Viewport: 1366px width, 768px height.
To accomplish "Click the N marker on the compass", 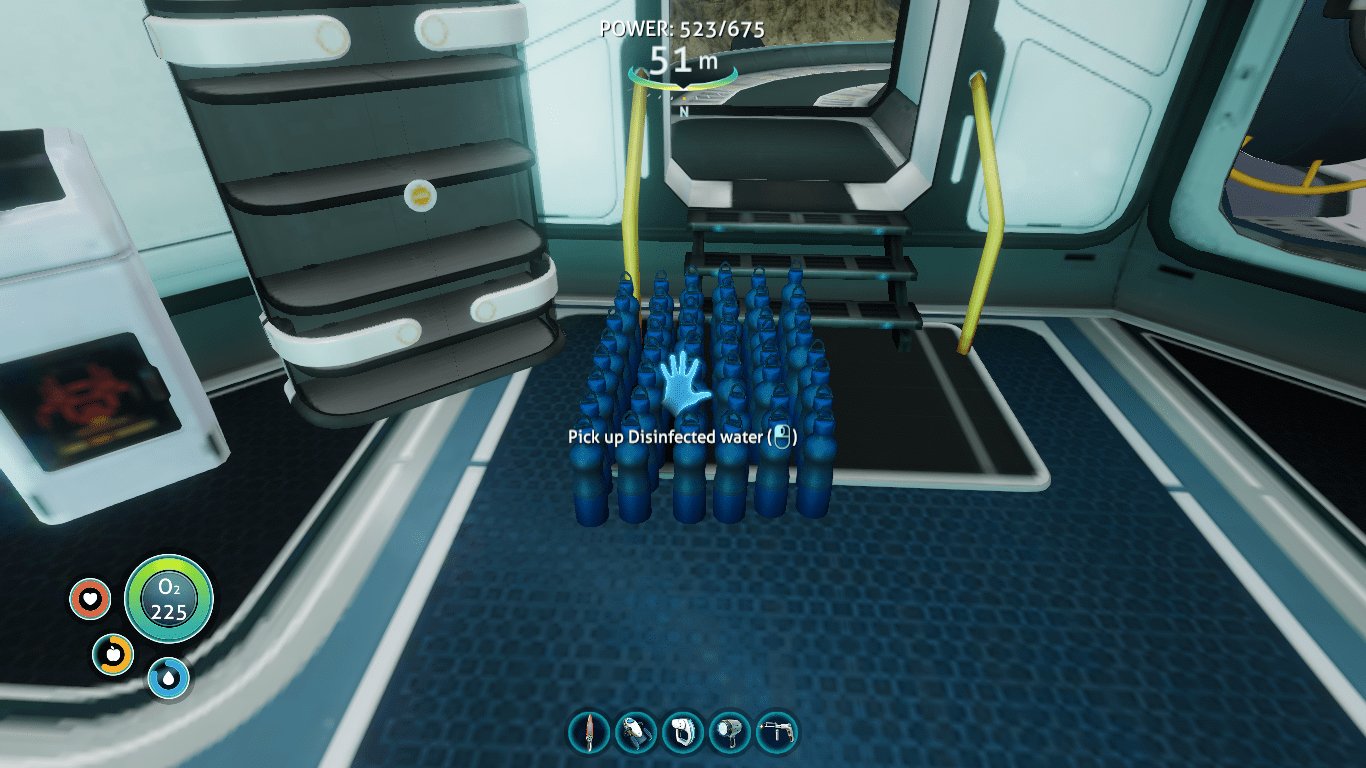I will pos(683,109).
